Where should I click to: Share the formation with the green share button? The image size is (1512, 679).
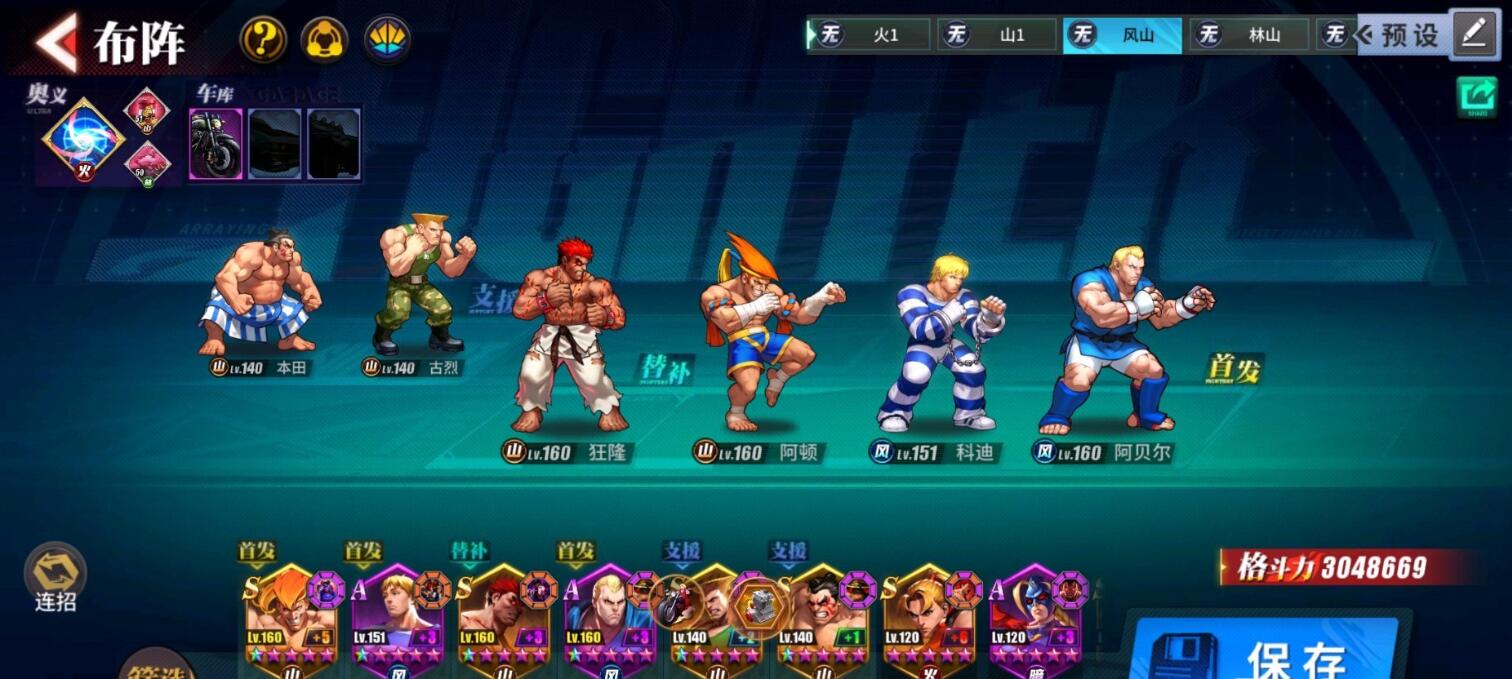1476,96
